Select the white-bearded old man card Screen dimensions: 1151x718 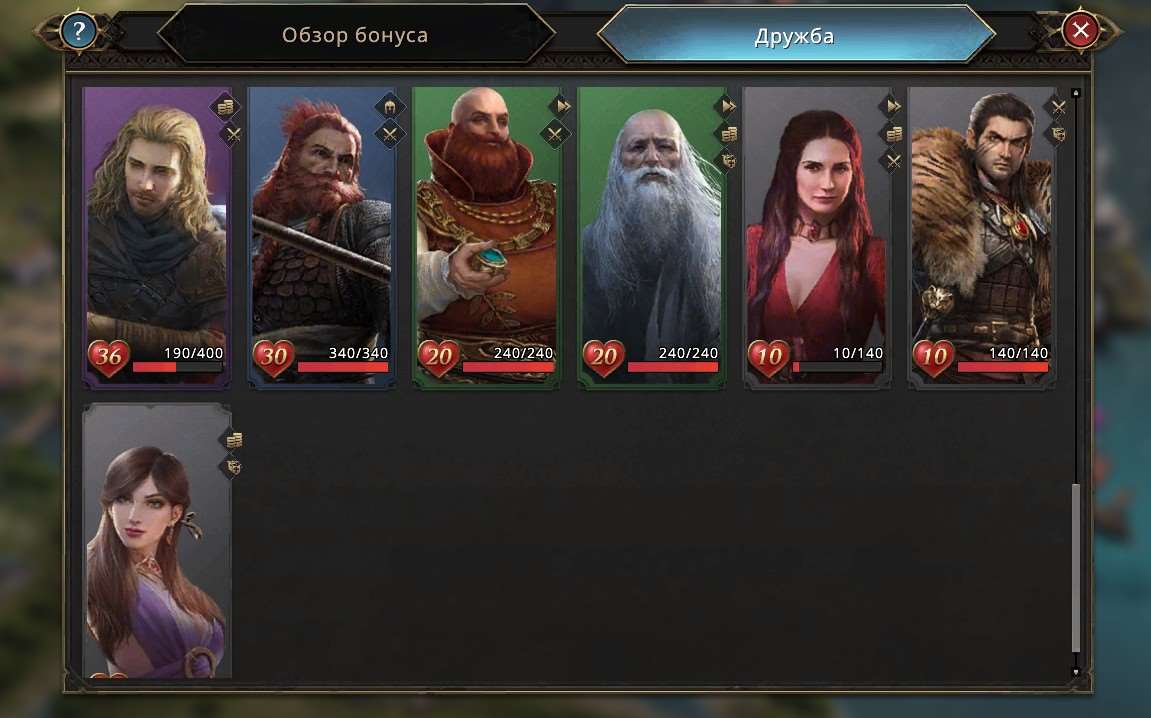(x=651, y=235)
